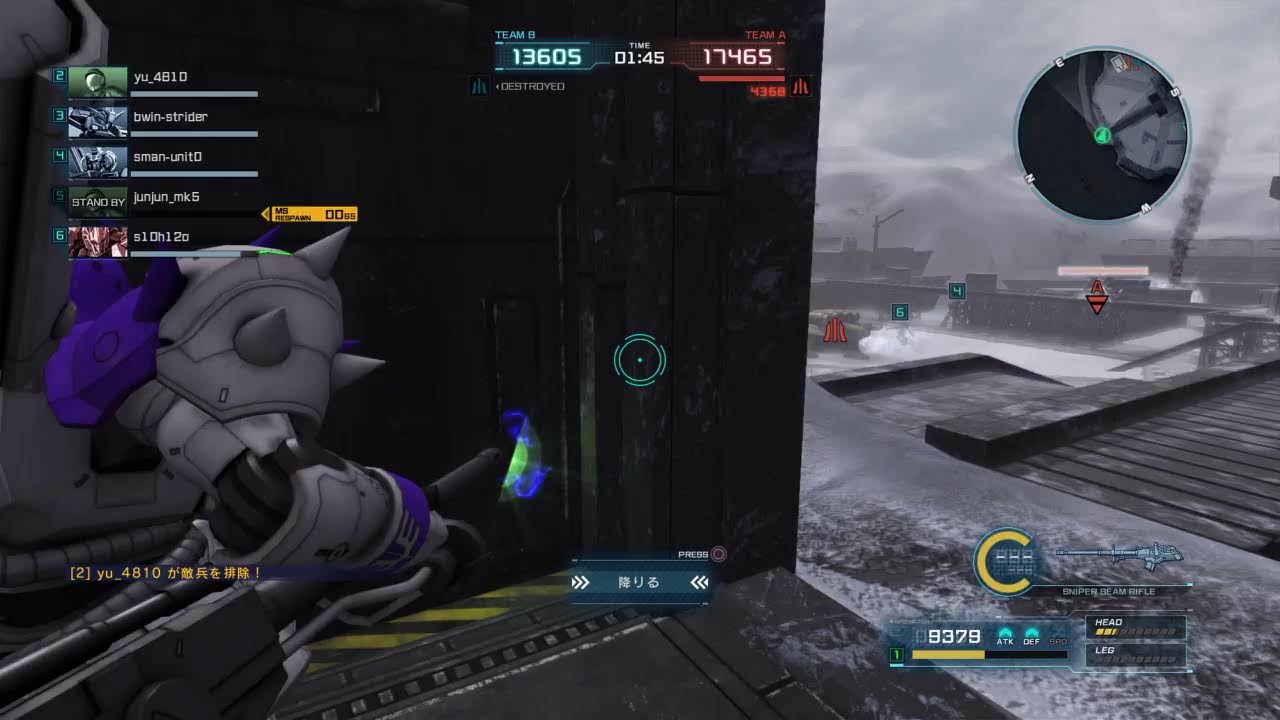This screenshot has height=720, width=1280.
Task: Select yu_4810 in the team list
Action: (160, 79)
